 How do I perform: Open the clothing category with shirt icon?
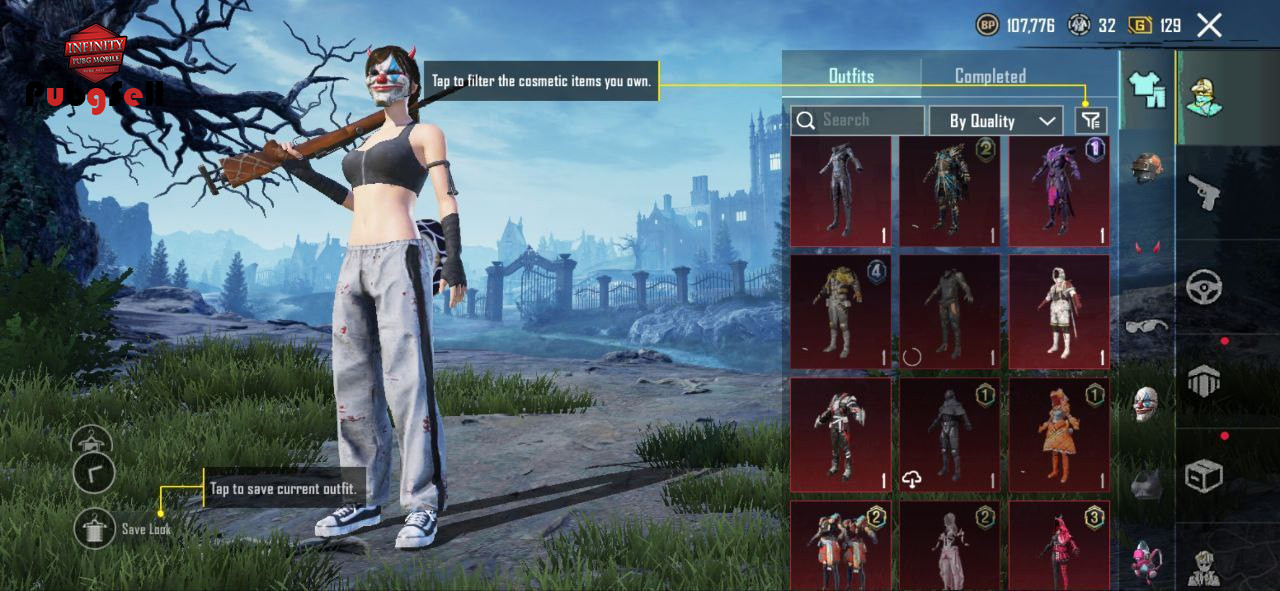pos(1147,90)
